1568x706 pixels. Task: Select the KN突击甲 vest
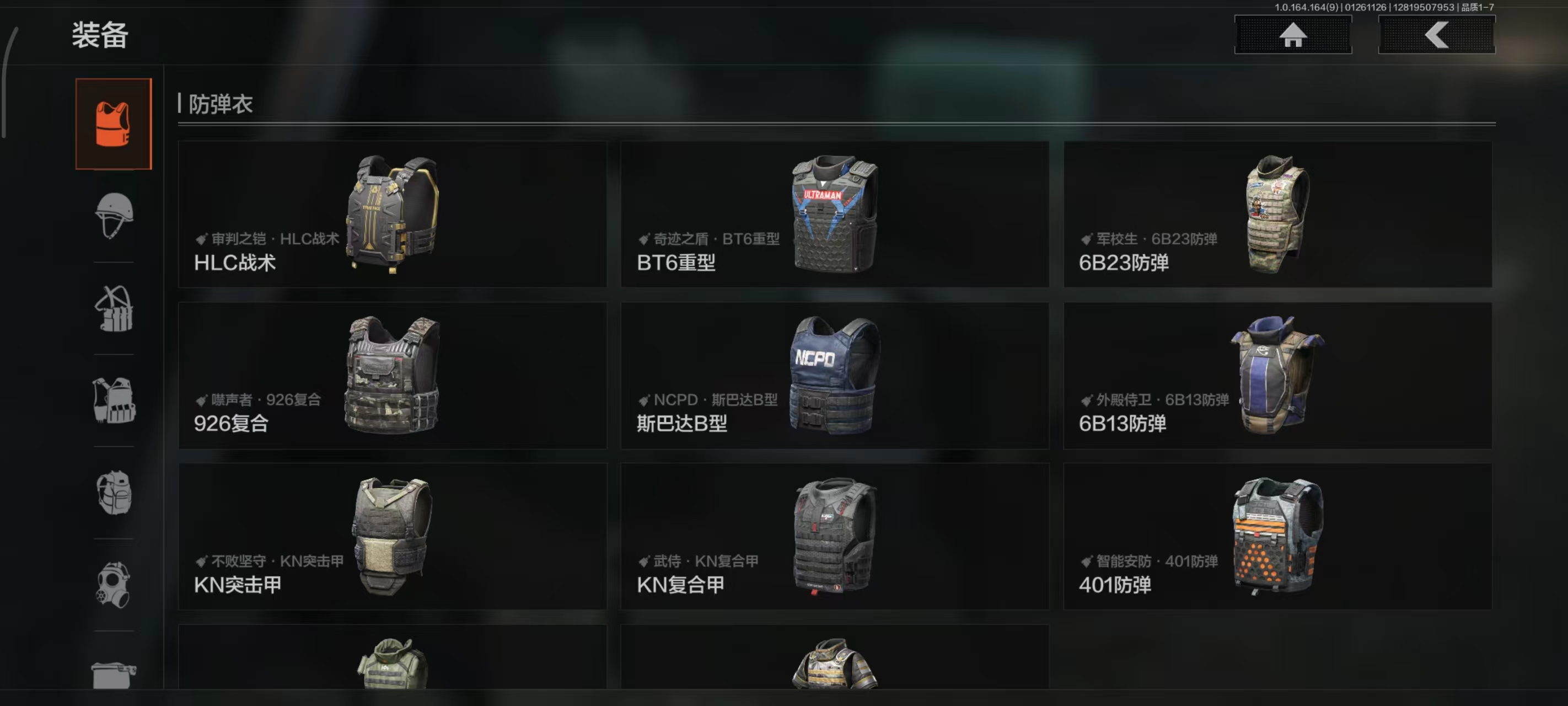coord(391,536)
